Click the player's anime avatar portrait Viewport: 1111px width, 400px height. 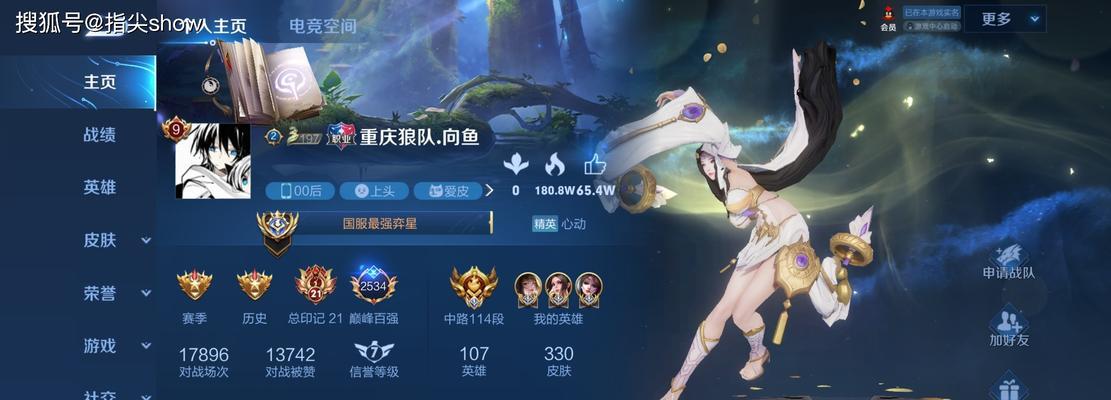212,162
